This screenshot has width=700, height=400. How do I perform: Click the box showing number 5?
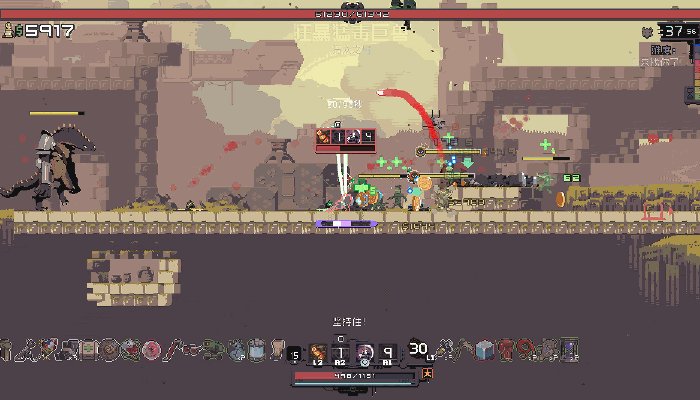tap(294, 353)
